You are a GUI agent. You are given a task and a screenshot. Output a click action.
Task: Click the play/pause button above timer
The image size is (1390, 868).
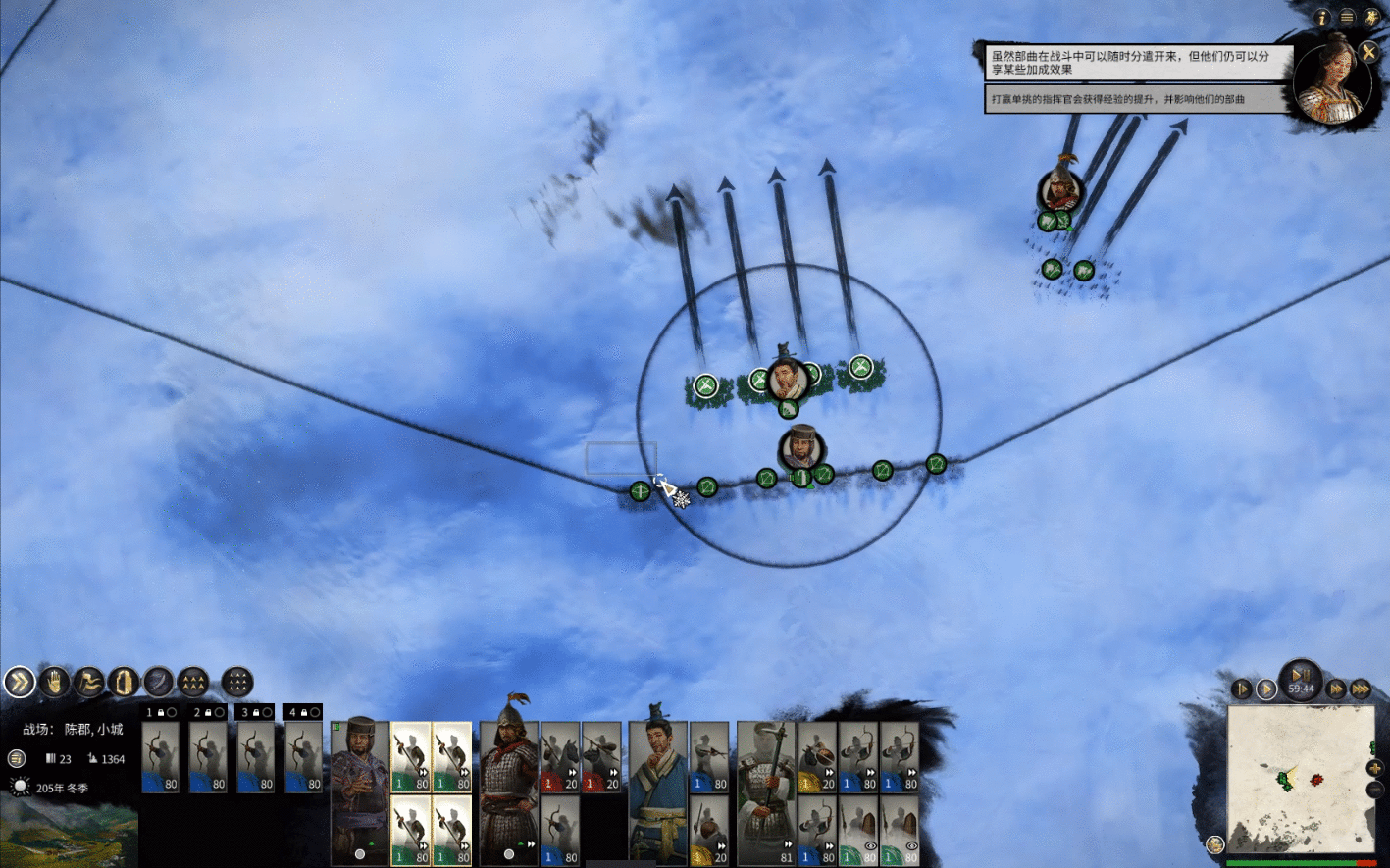coord(1301,675)
